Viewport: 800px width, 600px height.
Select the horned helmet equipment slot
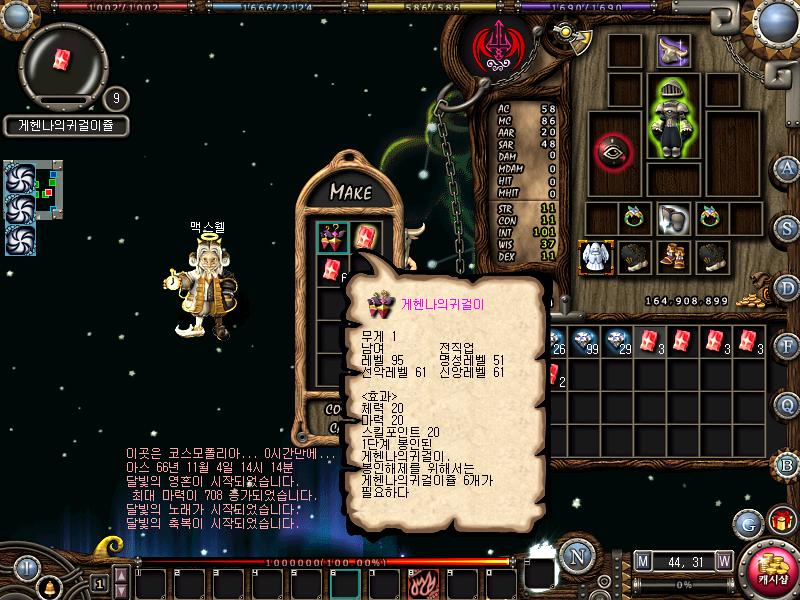point(672,50)
